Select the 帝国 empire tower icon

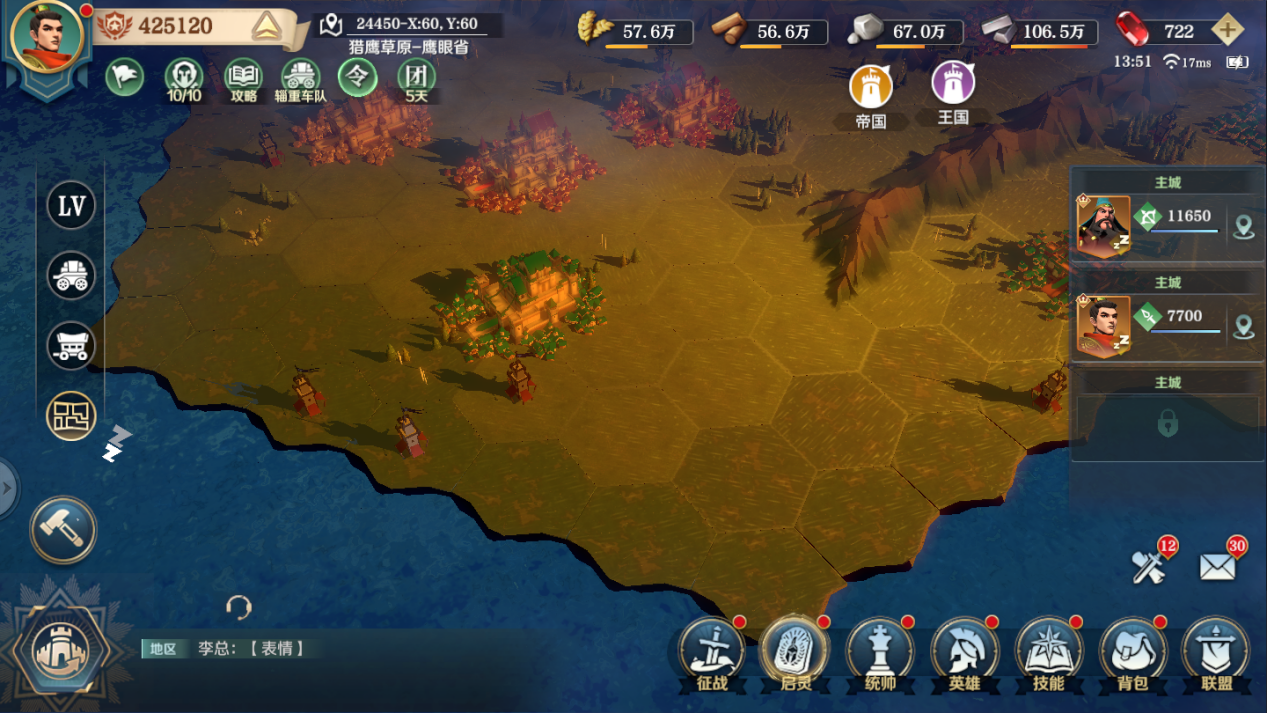[x=870, y=88]
